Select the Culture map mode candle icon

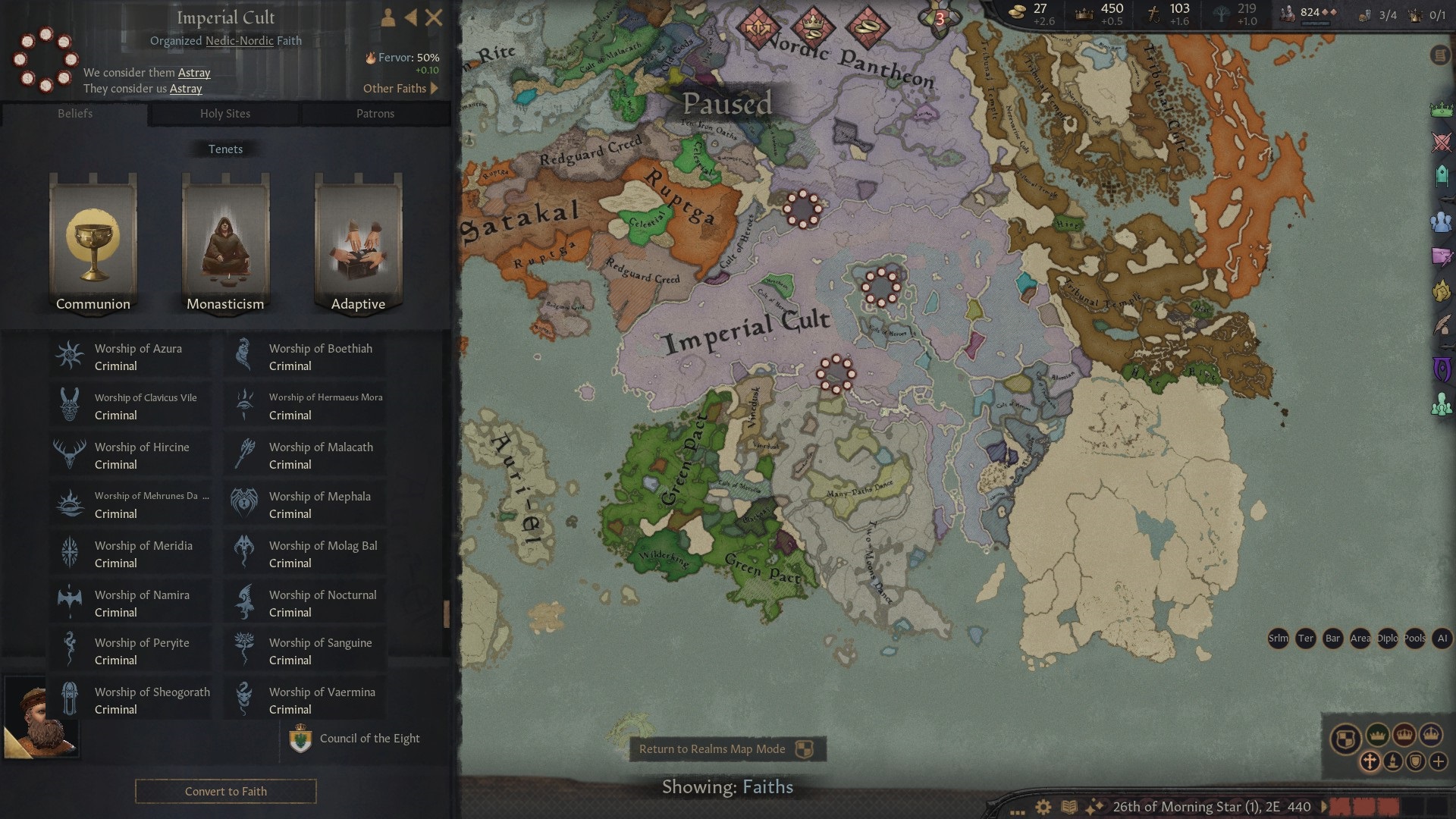click(x=1393, y=761)
